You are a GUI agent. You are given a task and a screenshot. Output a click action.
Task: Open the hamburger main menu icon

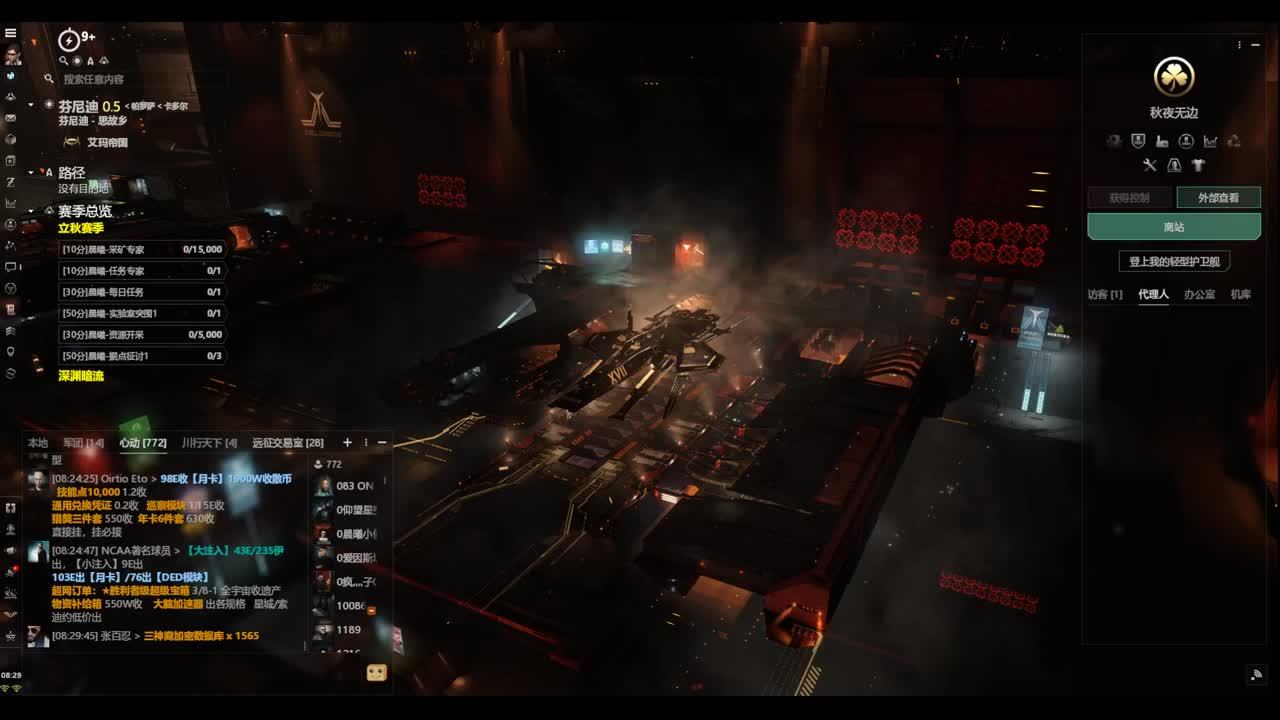point(11,32)
